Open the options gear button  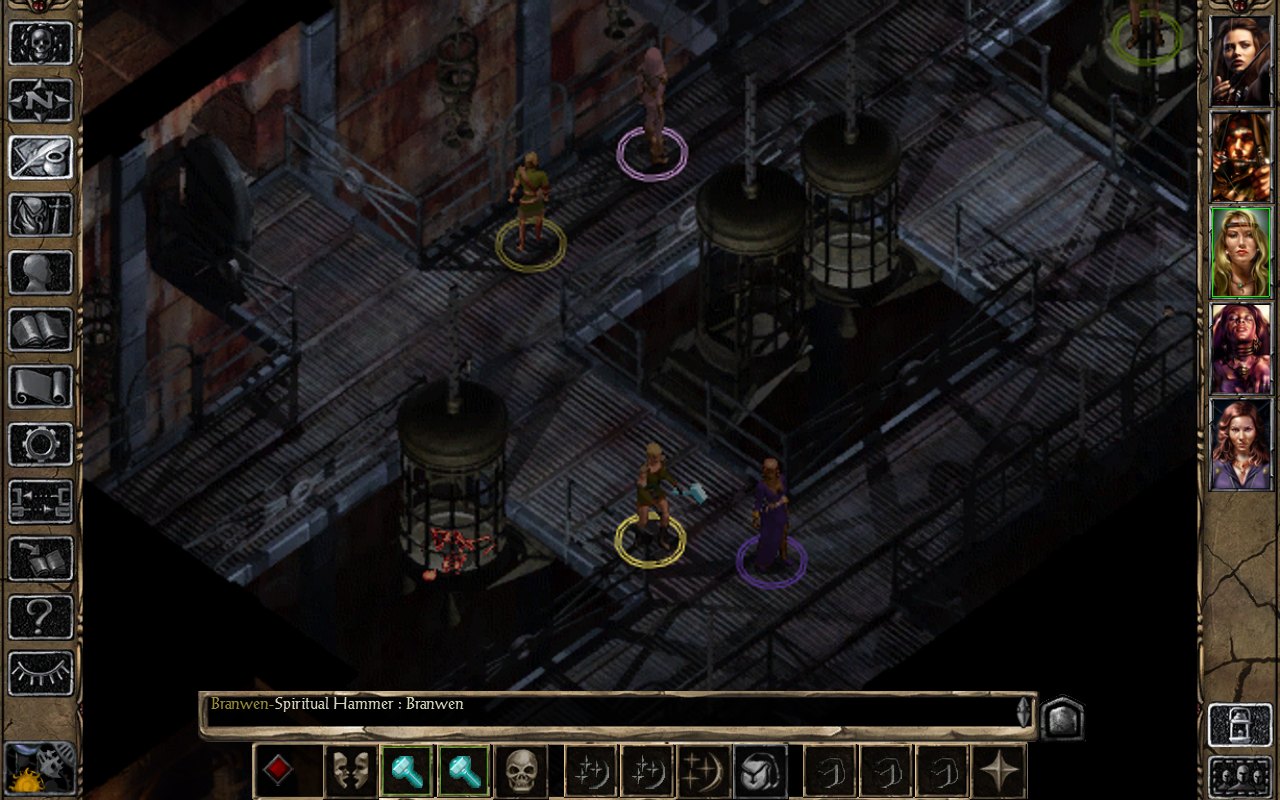point(41,444)
